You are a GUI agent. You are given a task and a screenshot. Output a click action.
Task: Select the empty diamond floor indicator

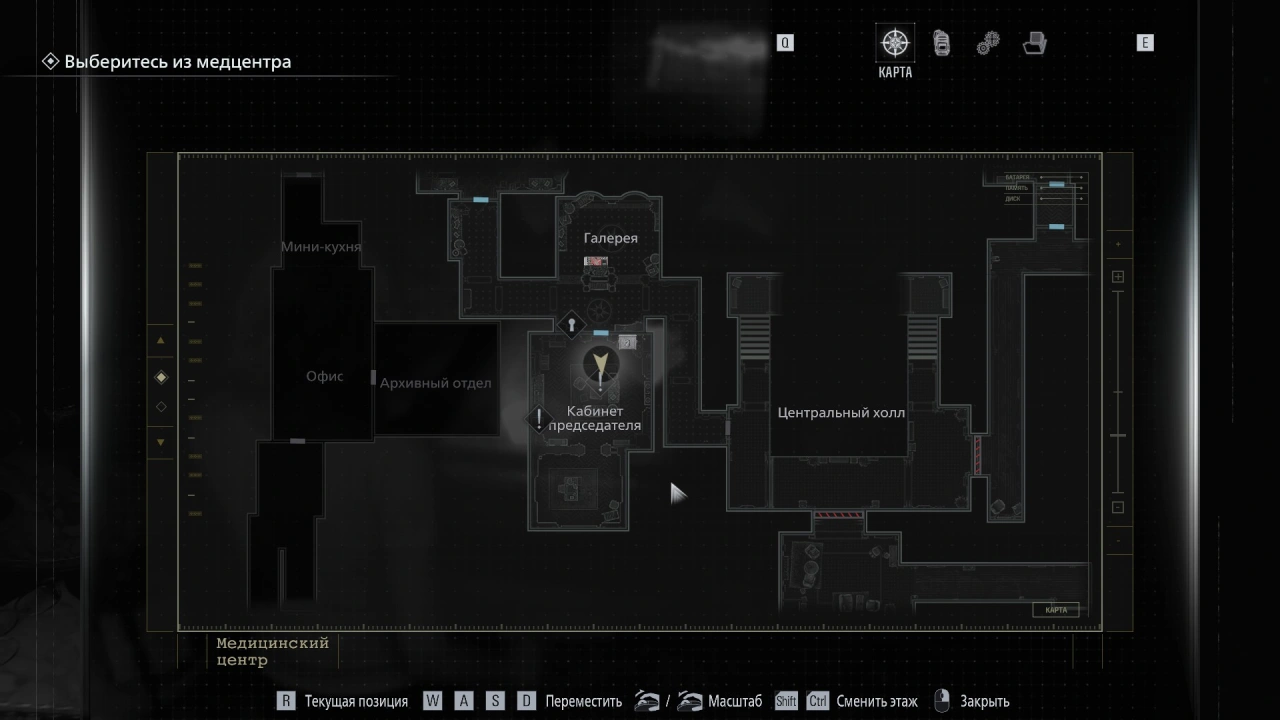pyautogui.click(x=161, y=407)
